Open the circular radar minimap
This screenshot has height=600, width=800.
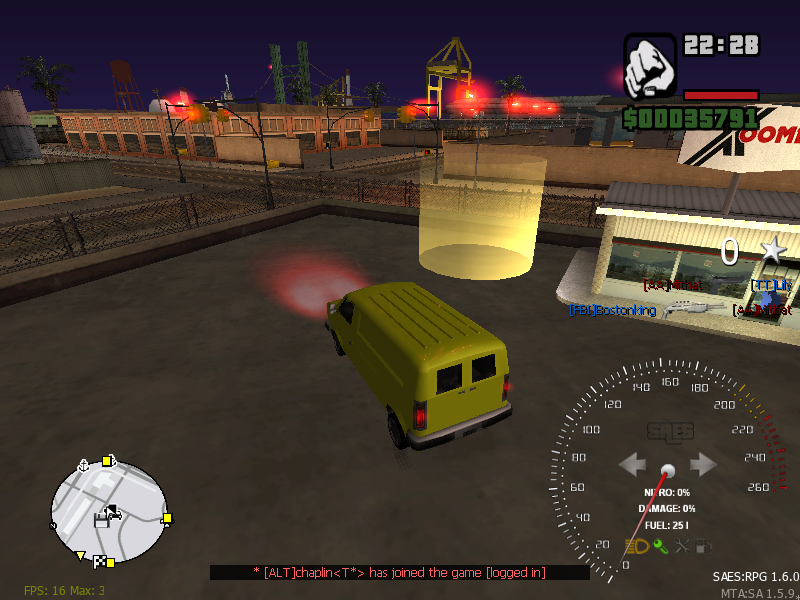click(x=108, y=512)
